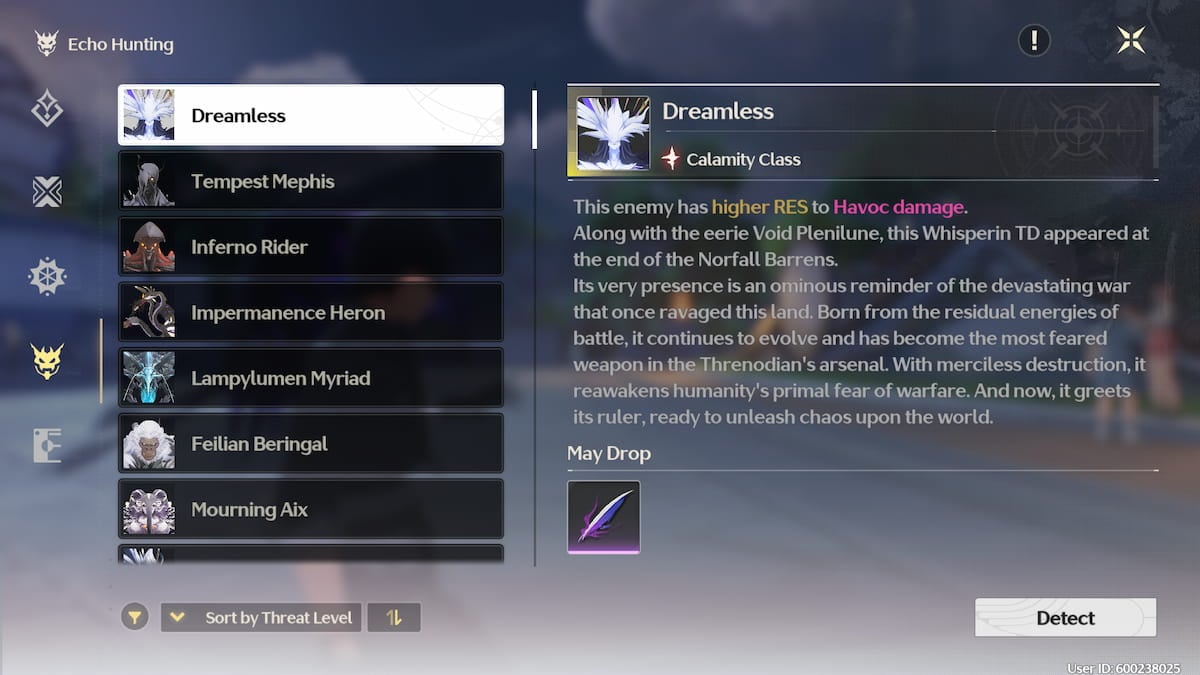
Task: Pick Lampylumen Myriad in the list
Action: [311, 378]
